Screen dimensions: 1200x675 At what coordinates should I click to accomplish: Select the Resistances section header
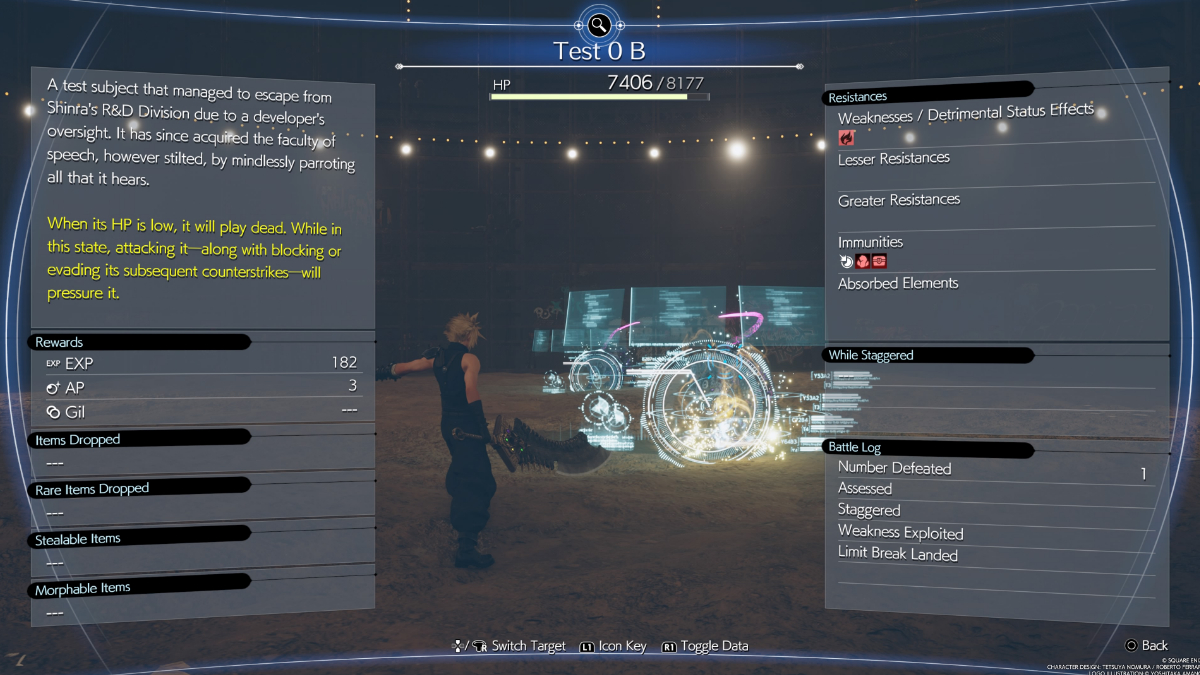tap(857, 97)
